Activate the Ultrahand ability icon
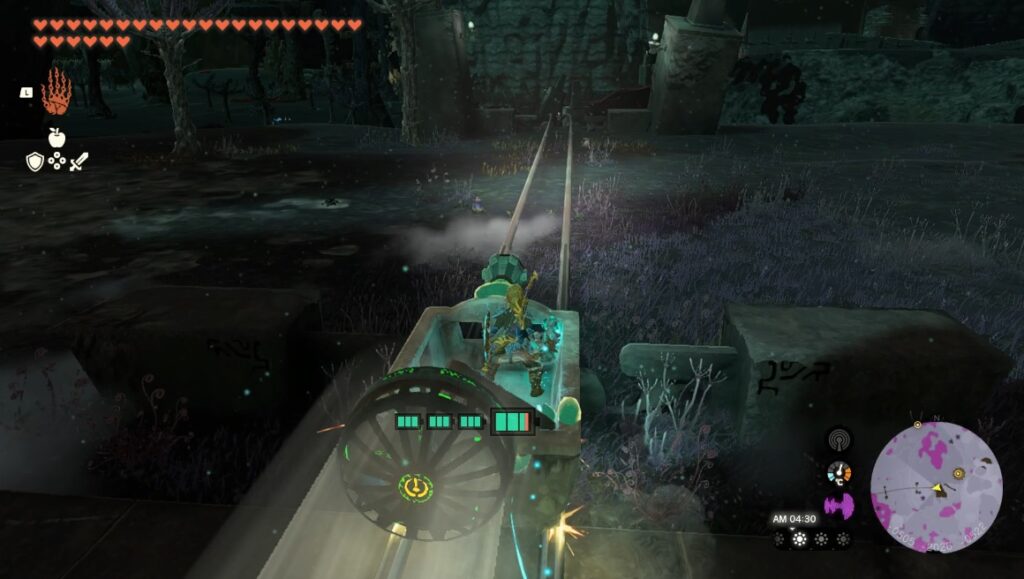The width and height of the screenshot is (1024, 579). click(55, 92)
